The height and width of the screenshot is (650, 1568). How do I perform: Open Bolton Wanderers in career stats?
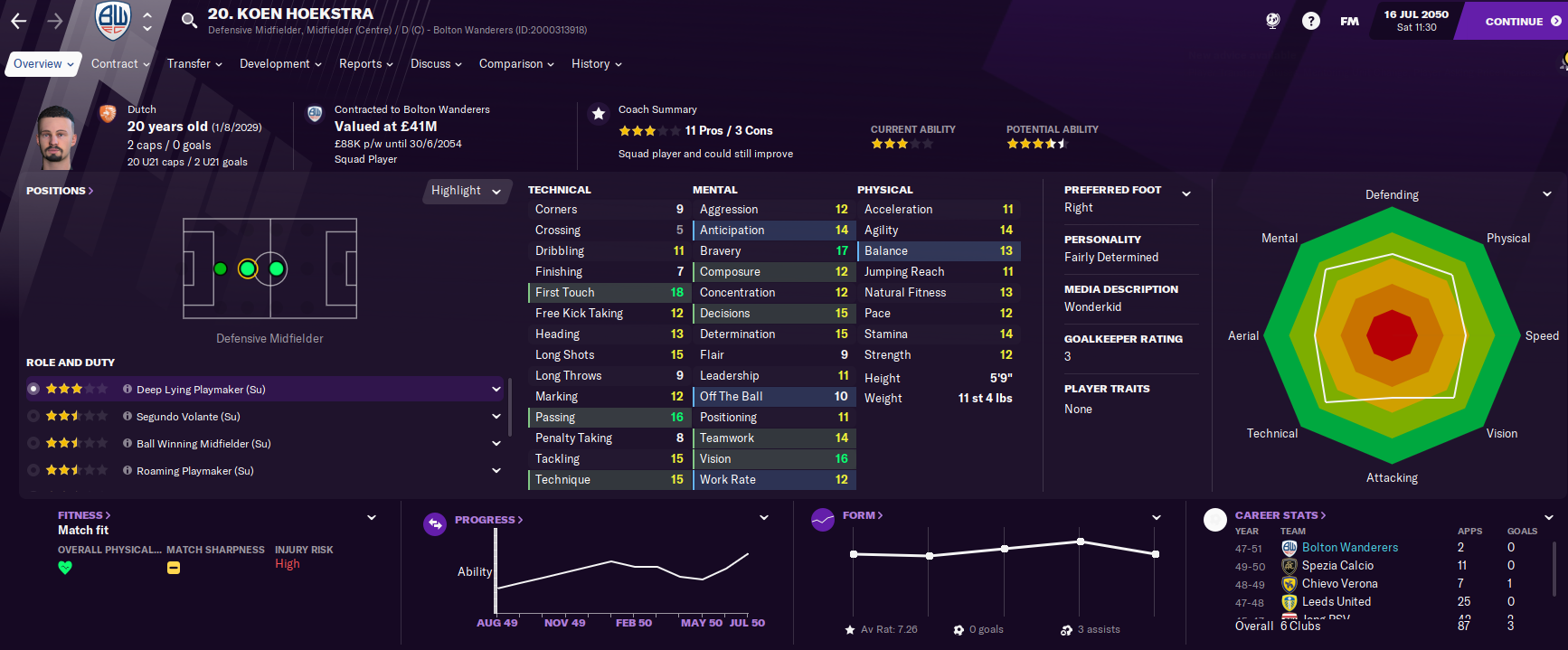(1349, 548)
